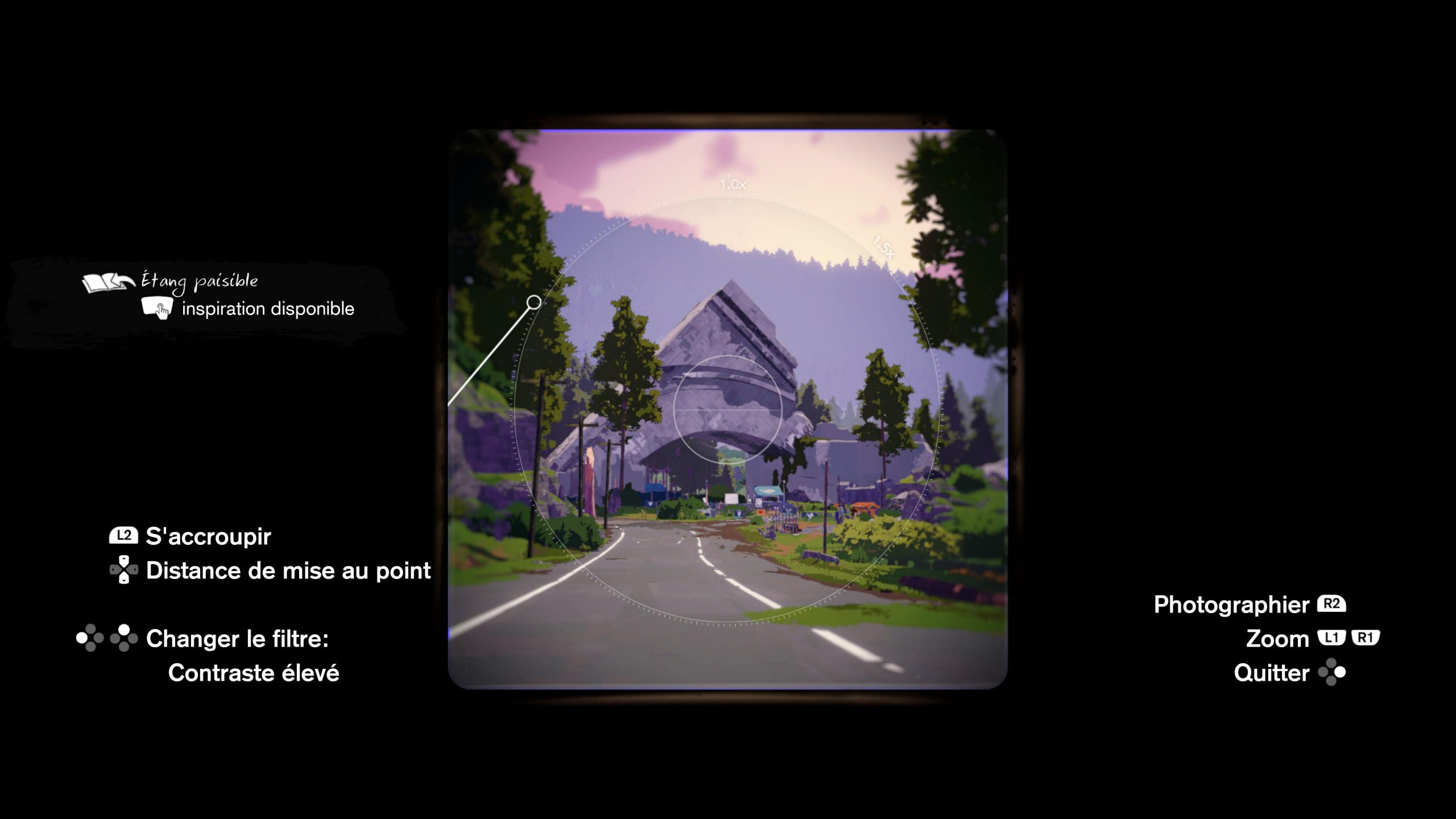Viewport: 1456px width, 819px height.
Task: Click the L1 zoom icon
Action: pyautogui.click(x=1332, y=639)
